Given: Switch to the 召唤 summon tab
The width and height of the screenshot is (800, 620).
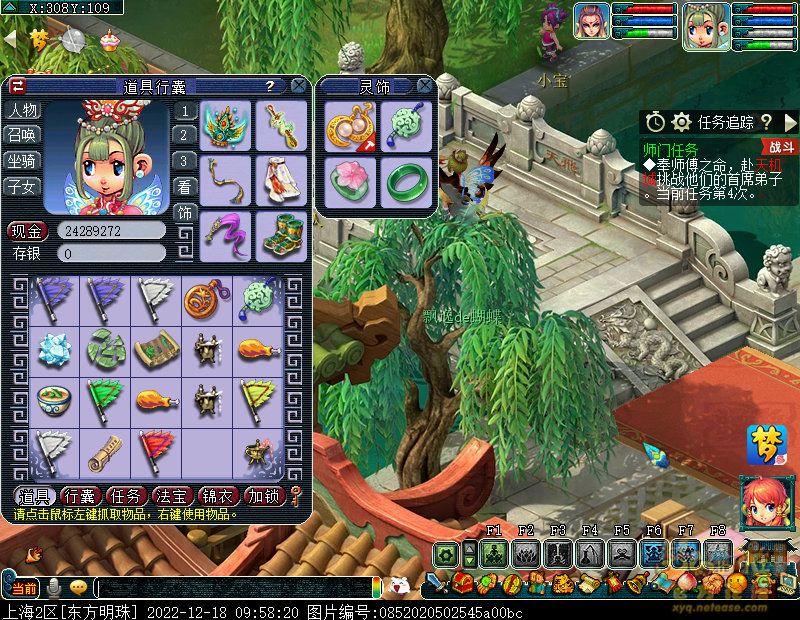Looking at the screenshot, I should pos(23,135).
